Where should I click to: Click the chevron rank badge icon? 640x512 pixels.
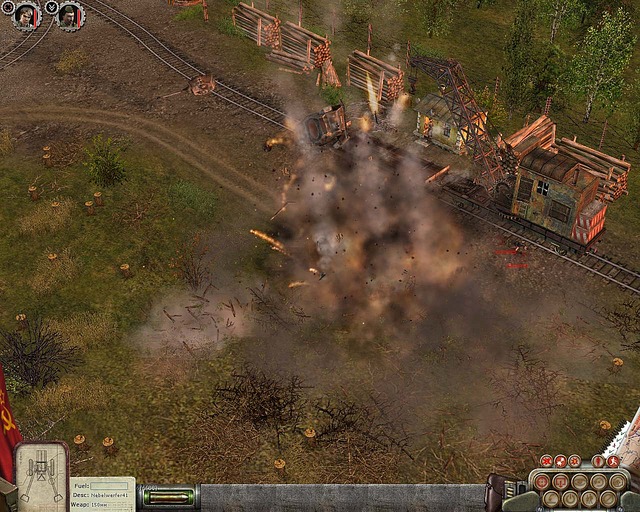pos(52,7)
